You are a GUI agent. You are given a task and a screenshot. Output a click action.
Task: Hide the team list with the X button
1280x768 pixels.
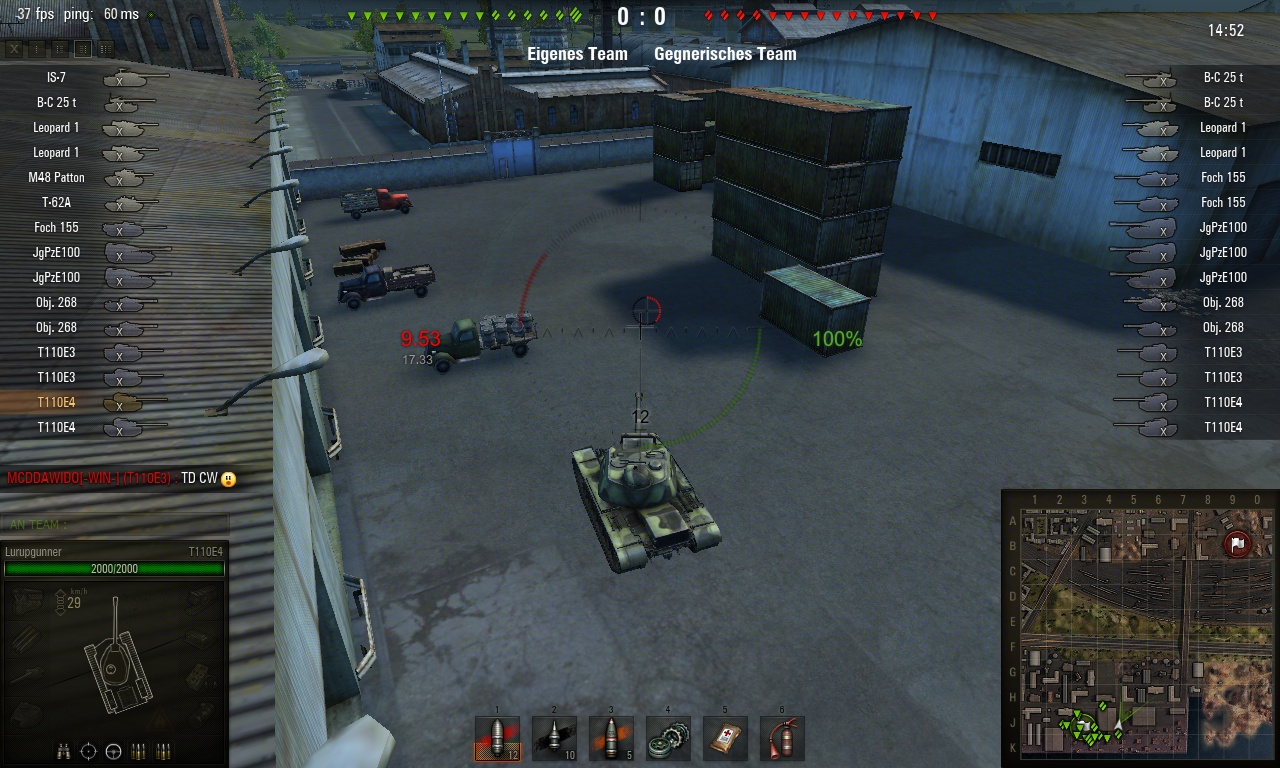pyautogui.click(x=14, y=48)
